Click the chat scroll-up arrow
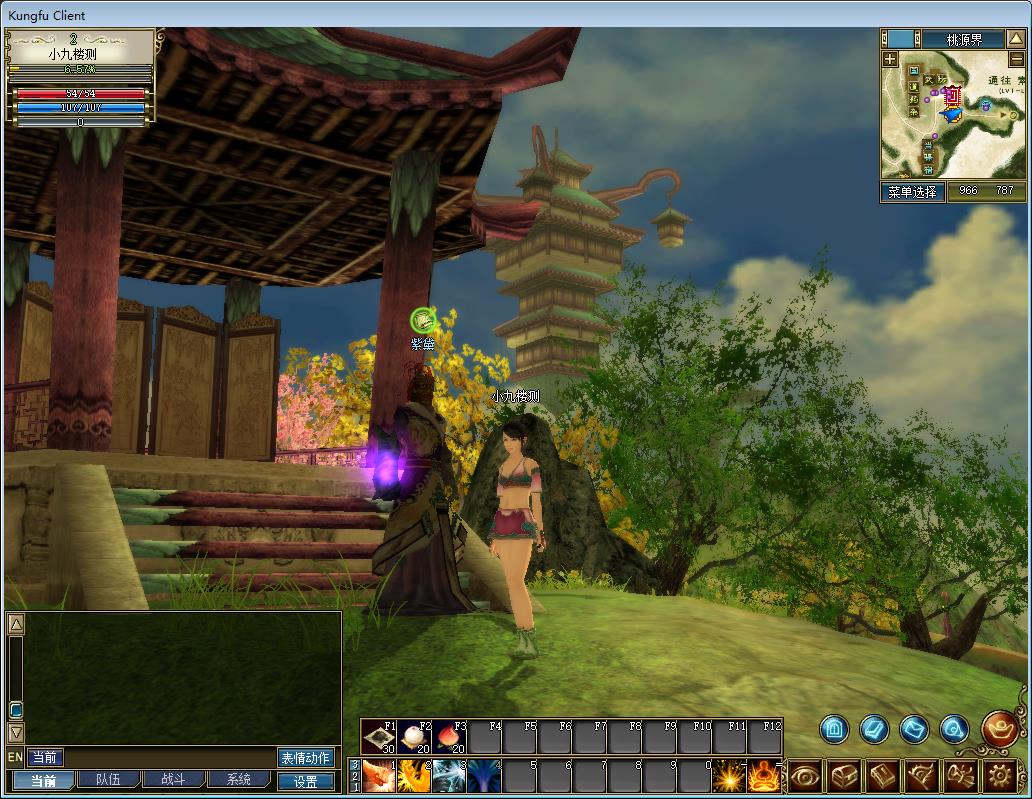Viewport: 1032px width, 799px height. [16, 625]
